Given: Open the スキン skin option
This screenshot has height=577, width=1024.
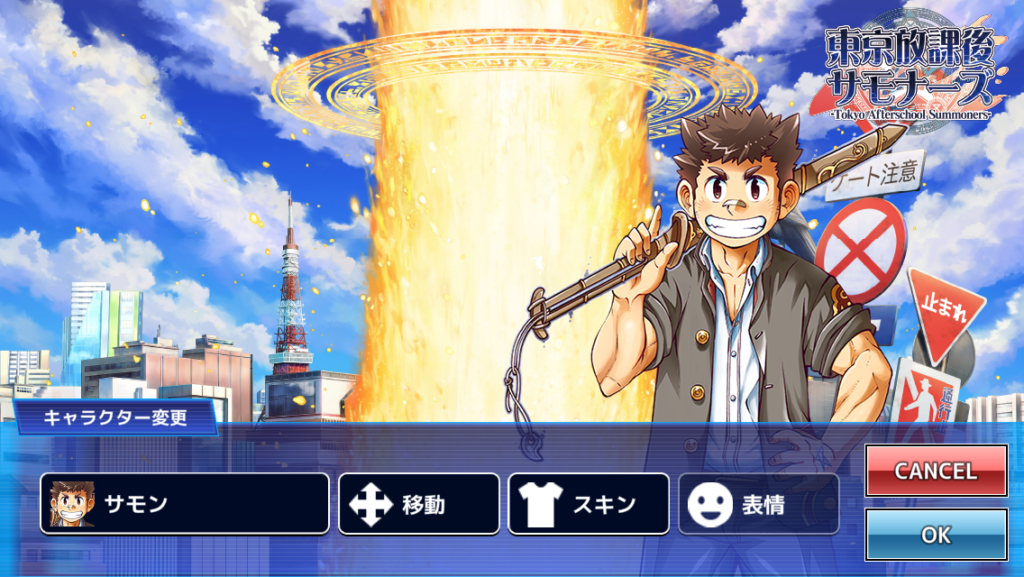Looking at the screenshot, I should click(x=588, y=504).
